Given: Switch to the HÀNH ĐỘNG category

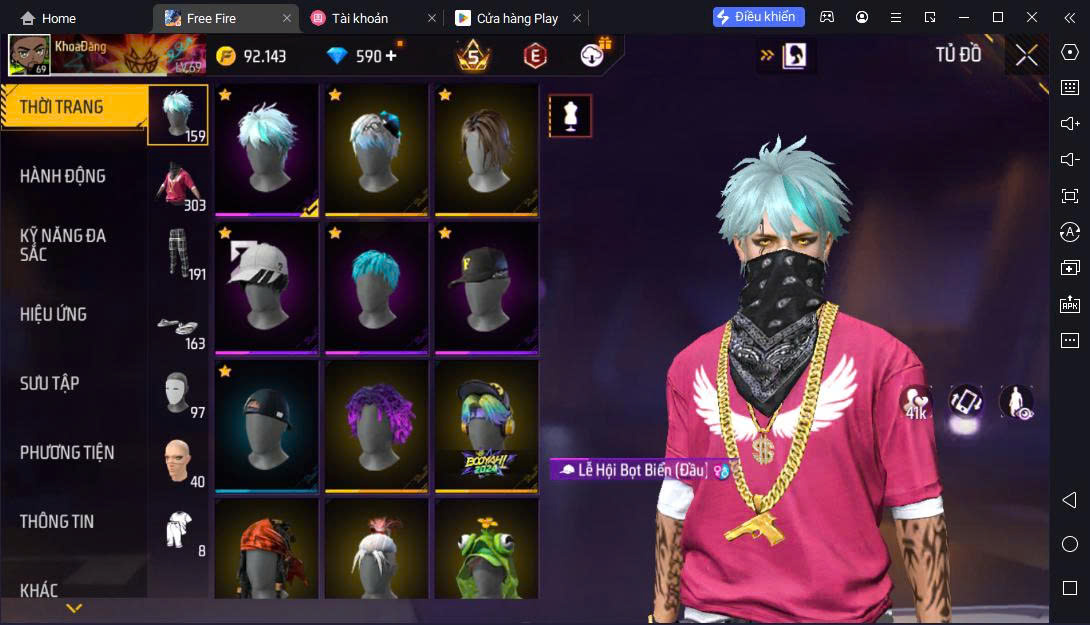Looking at the screenshot, I should point(62,176).
